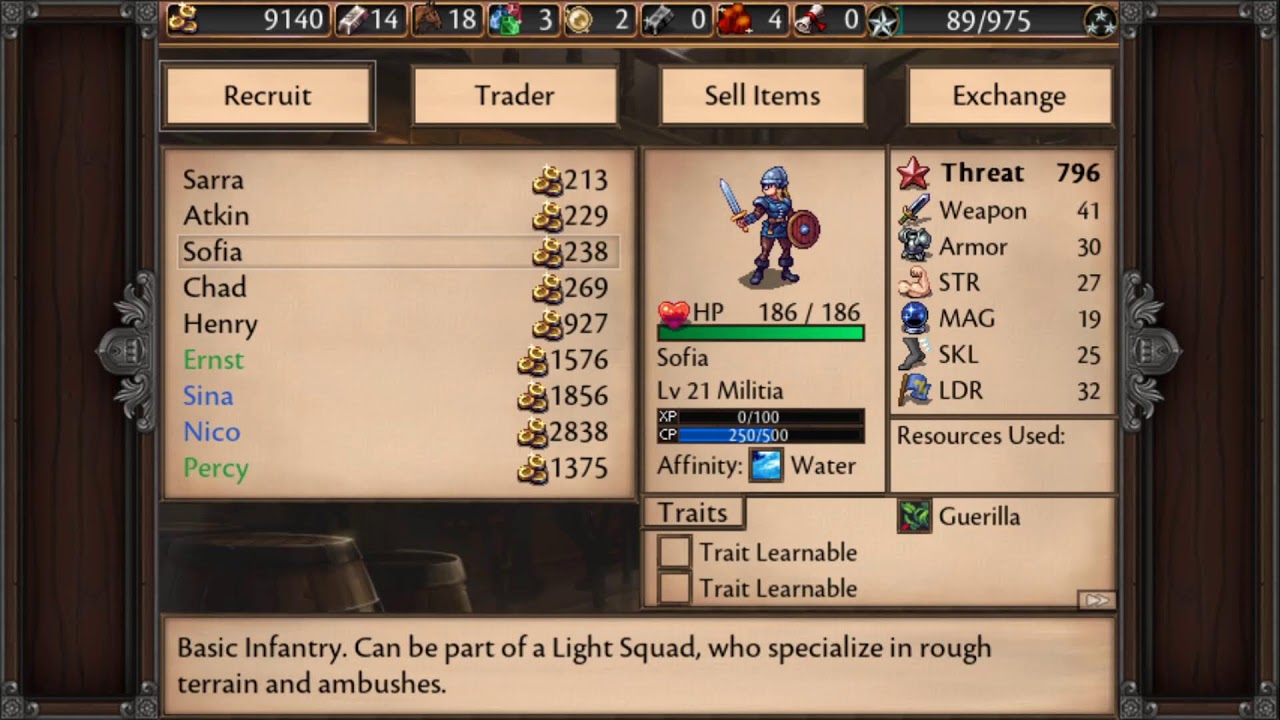This screenshot has height=720, width=1280.
Task: Open the Sell Items tab
Action: [x=762, y=96]
